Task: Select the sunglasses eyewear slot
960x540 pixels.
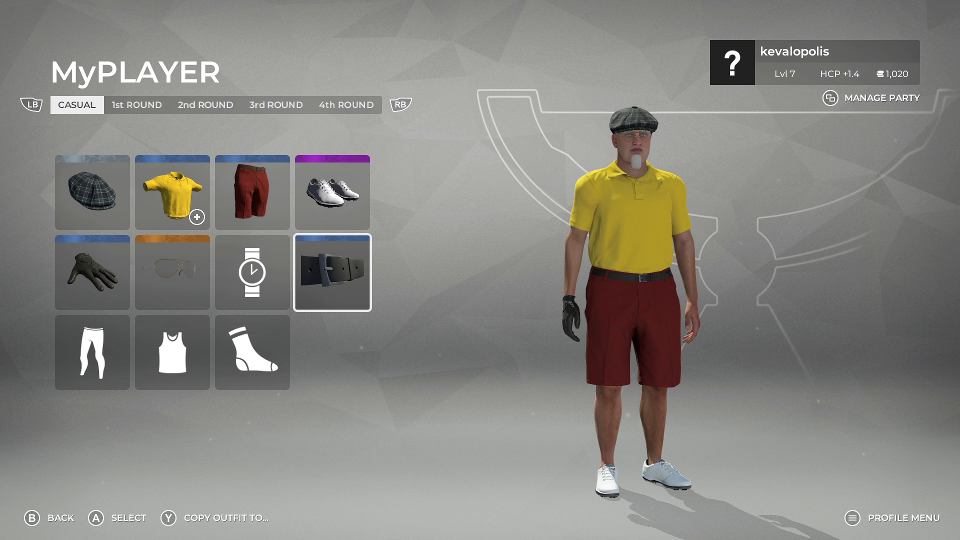Action: tap(172, 272)
